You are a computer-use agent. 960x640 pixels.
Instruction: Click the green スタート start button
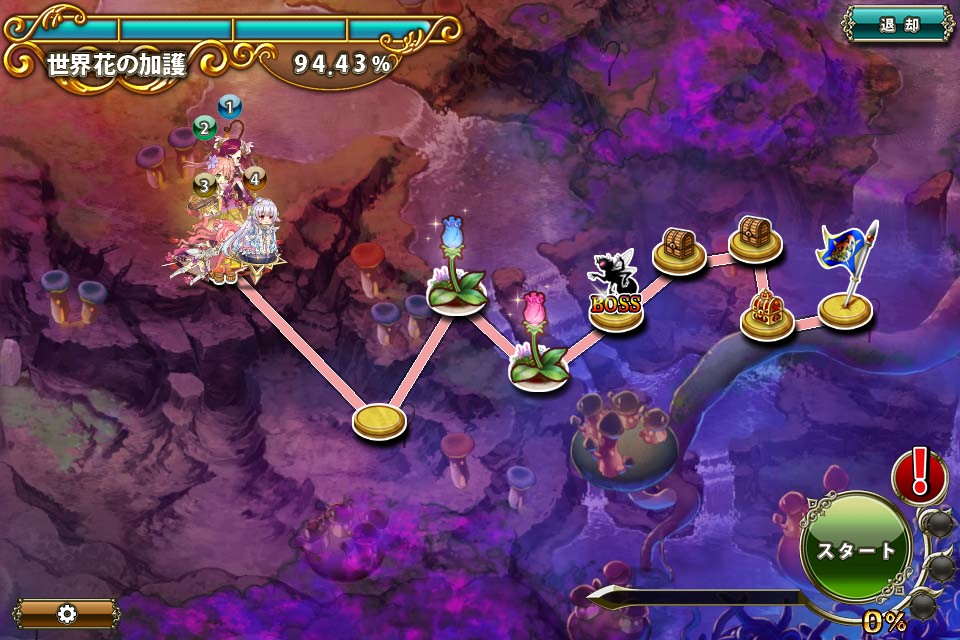856,549
